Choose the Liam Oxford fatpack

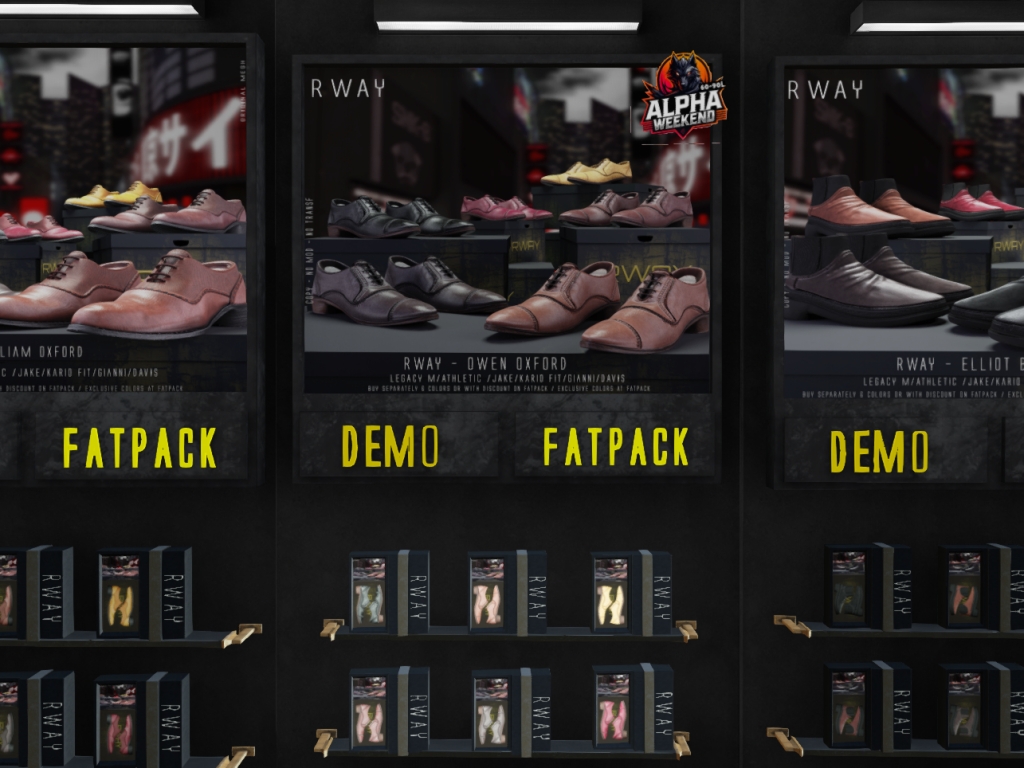coord(140,447)
